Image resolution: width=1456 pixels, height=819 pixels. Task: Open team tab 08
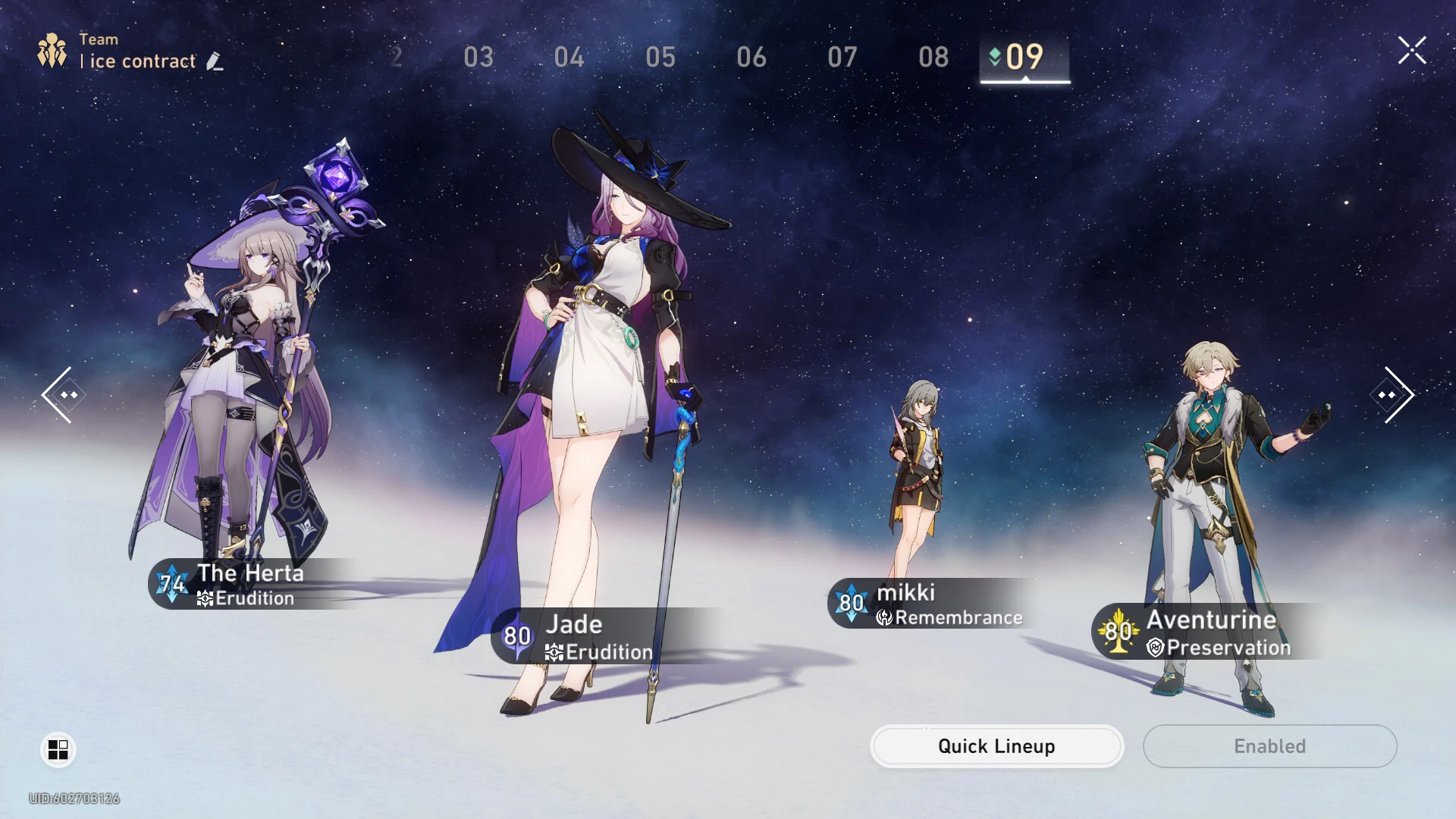click(x=934, y=57)
